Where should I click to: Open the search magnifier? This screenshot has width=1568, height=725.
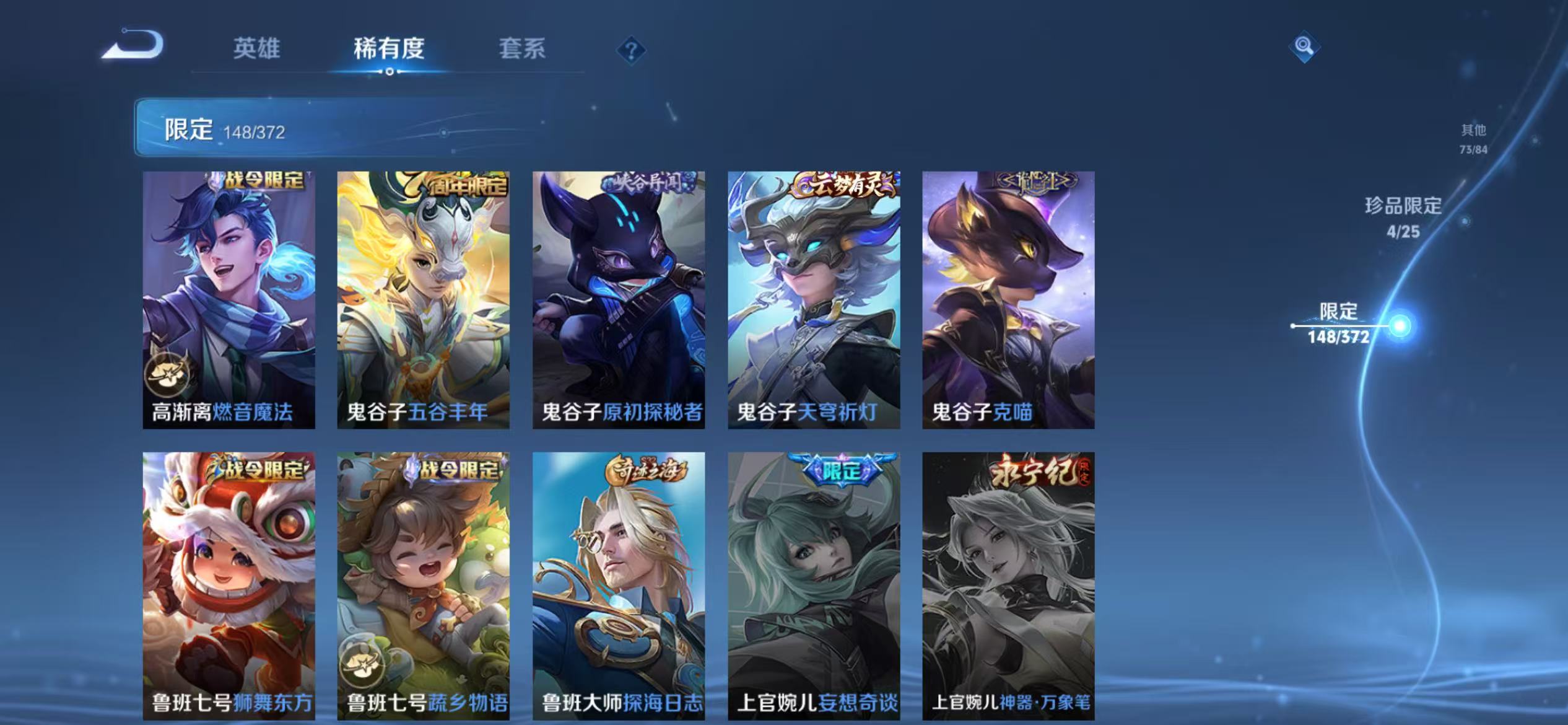pos(1304,46)
